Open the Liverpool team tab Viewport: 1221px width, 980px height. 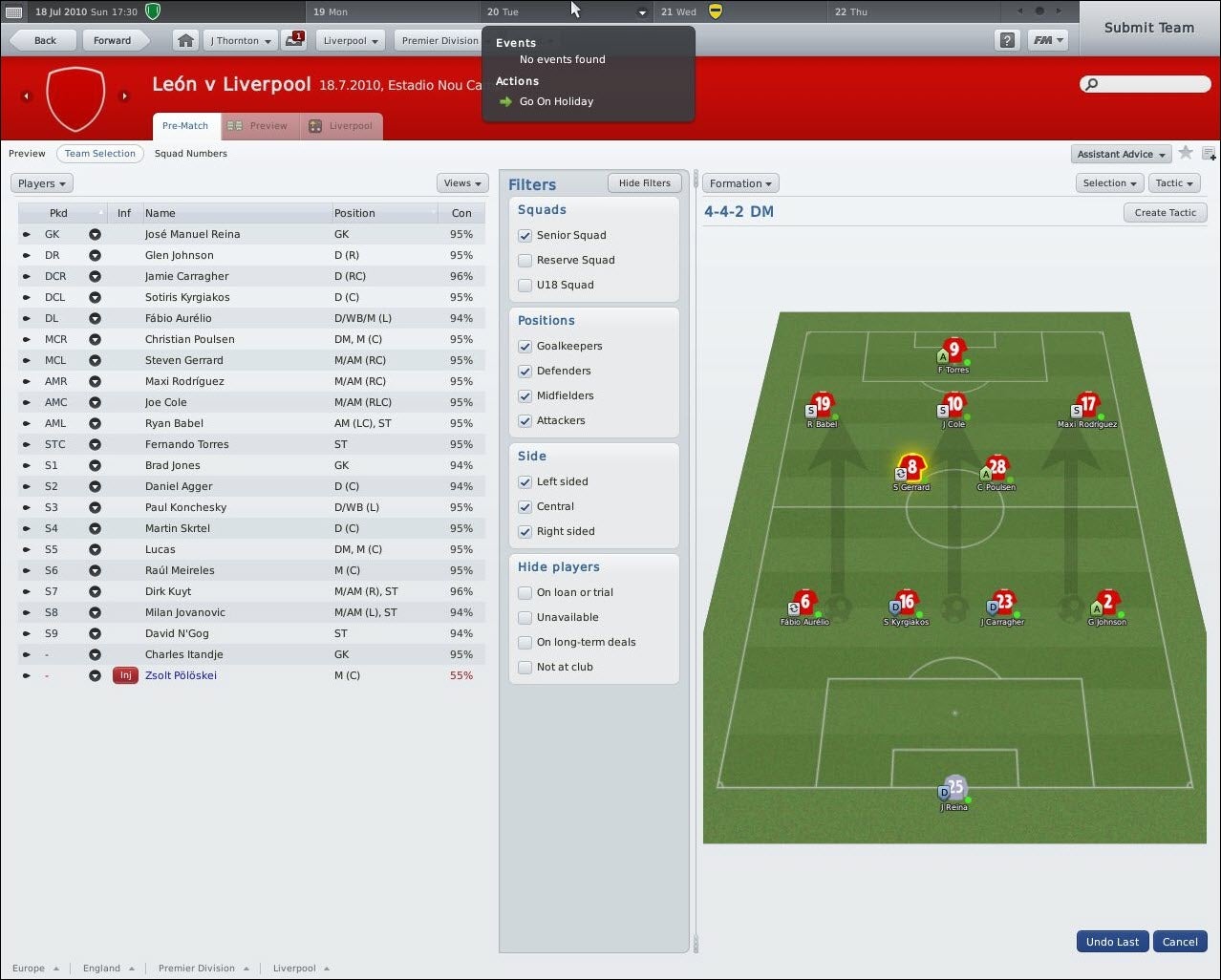pos(342,126)
